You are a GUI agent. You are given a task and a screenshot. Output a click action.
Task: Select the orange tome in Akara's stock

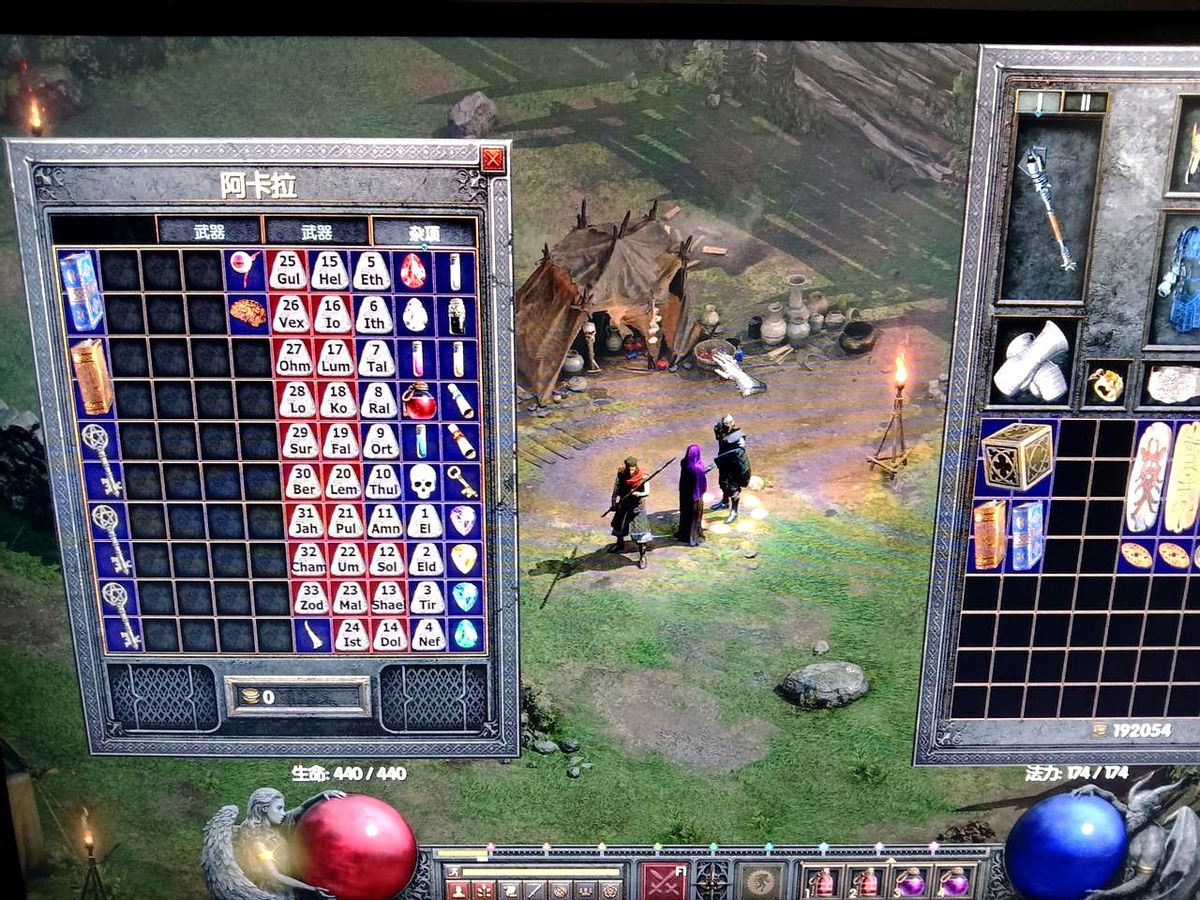tap(91, 376)
